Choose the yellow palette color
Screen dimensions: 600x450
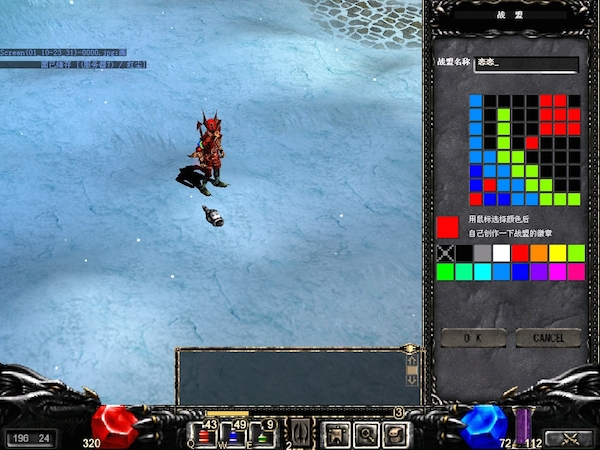557,253
